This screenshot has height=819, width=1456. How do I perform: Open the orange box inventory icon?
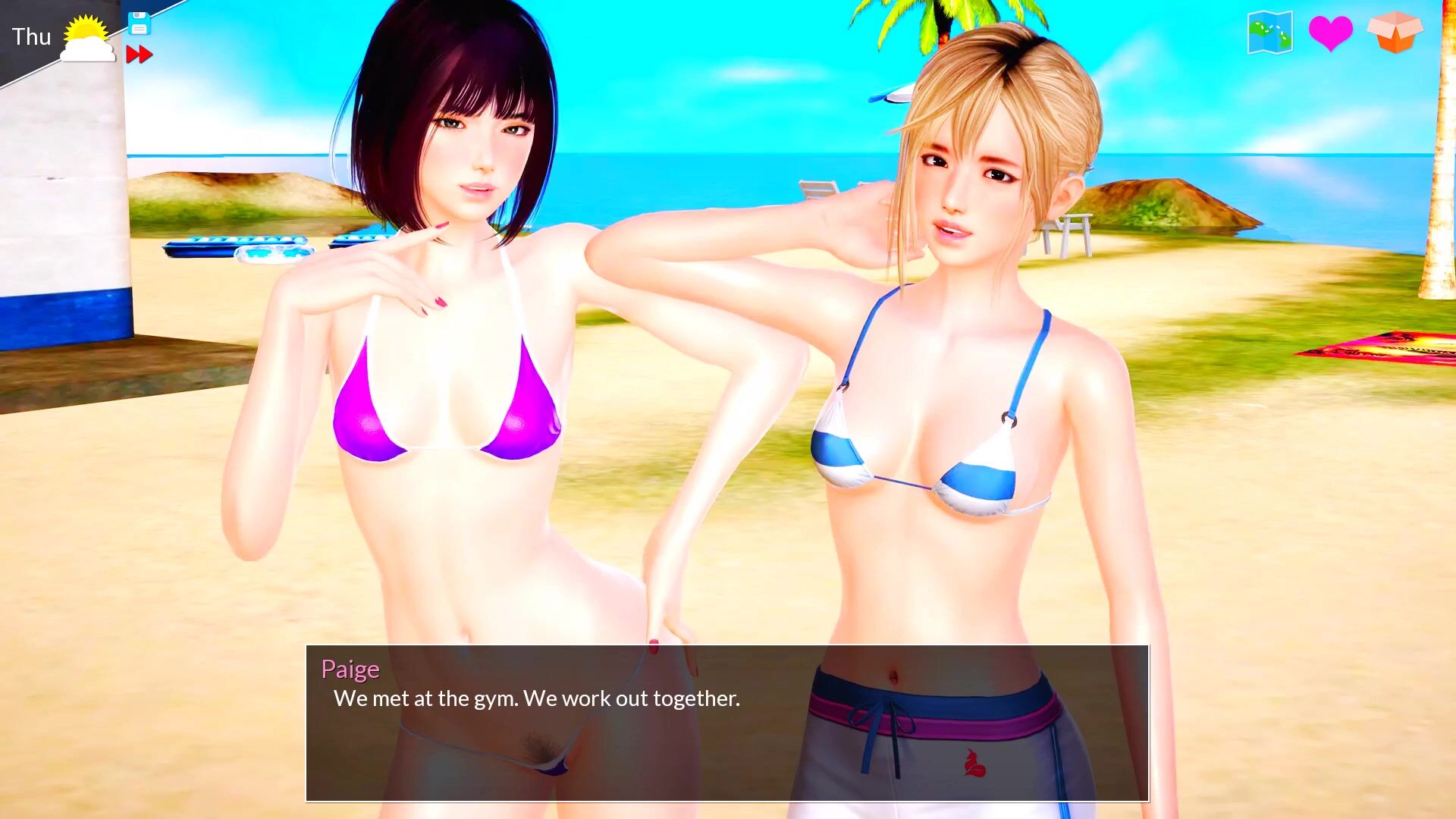click(x=1395, y=32)
